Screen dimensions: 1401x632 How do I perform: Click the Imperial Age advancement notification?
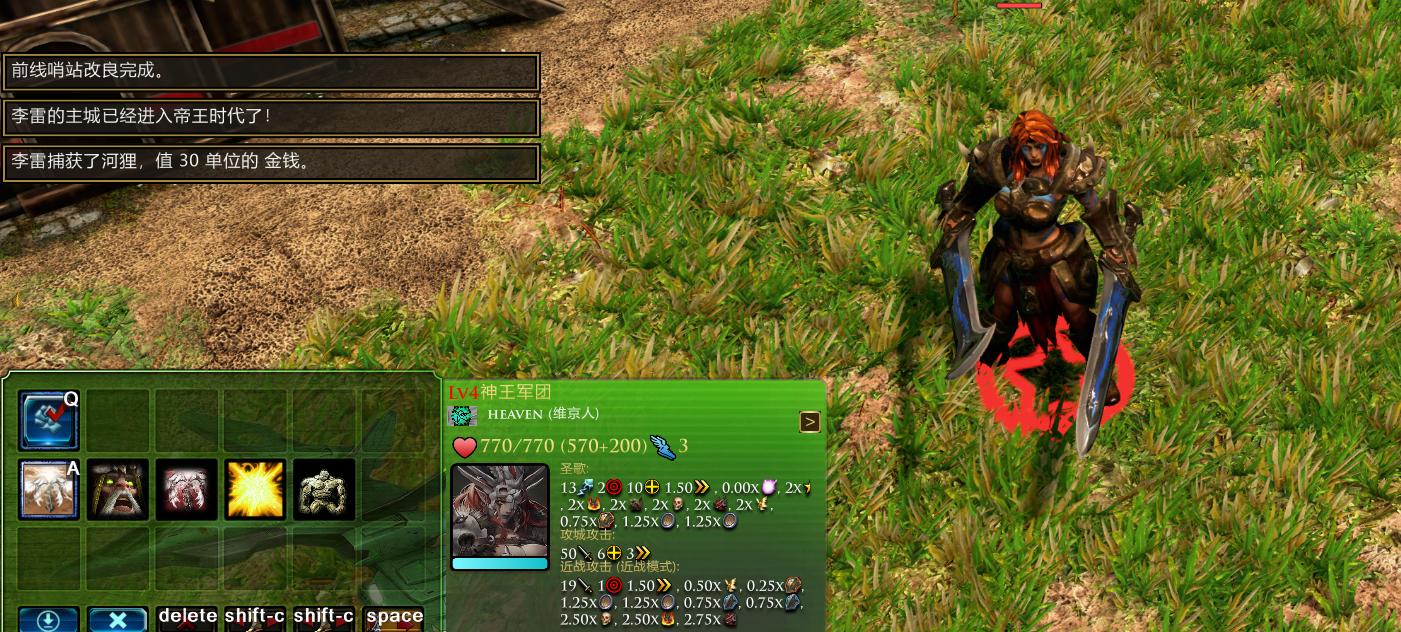pos(271,117)
